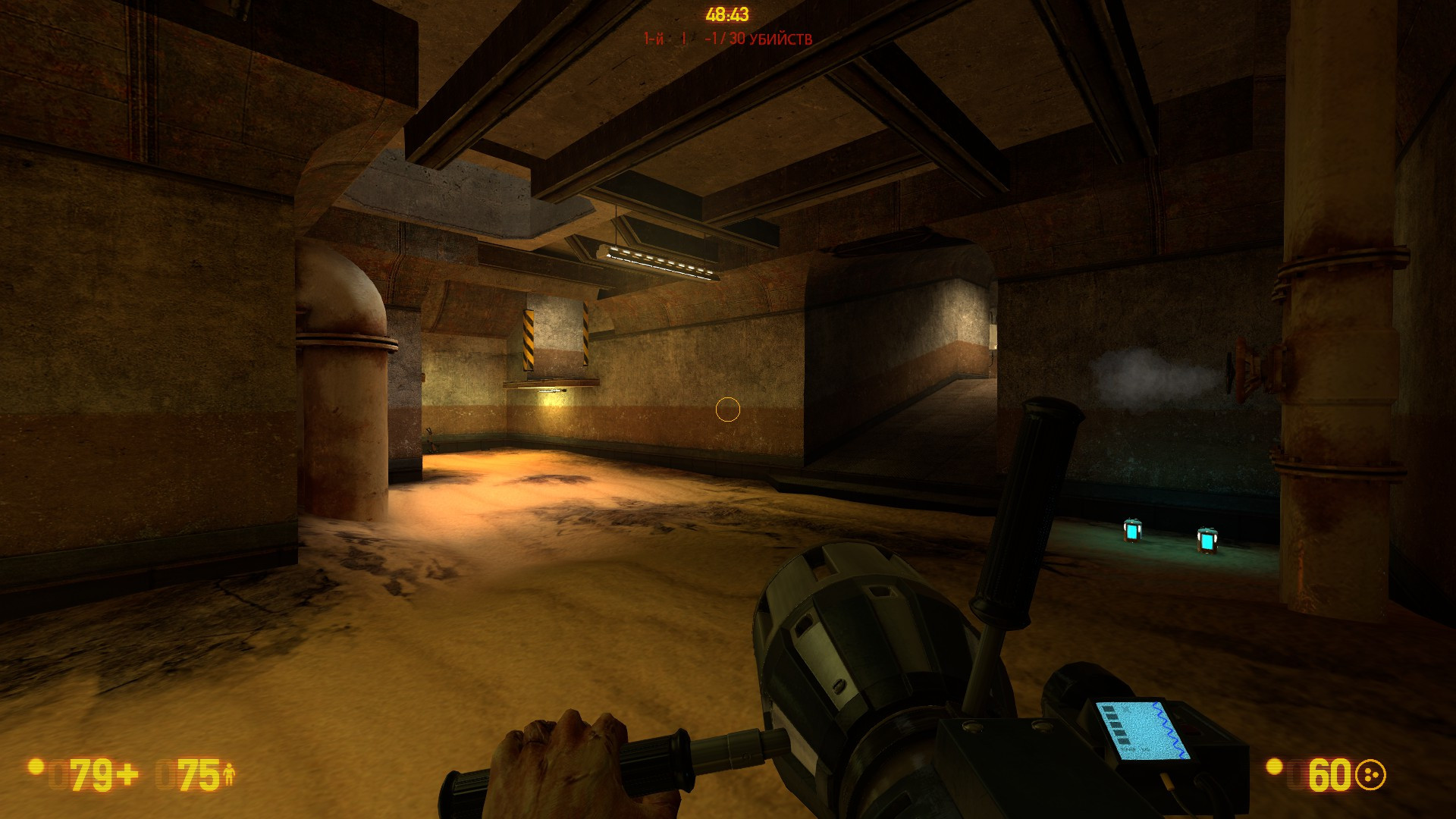Click the health cross icon near 79

[128, 772]
